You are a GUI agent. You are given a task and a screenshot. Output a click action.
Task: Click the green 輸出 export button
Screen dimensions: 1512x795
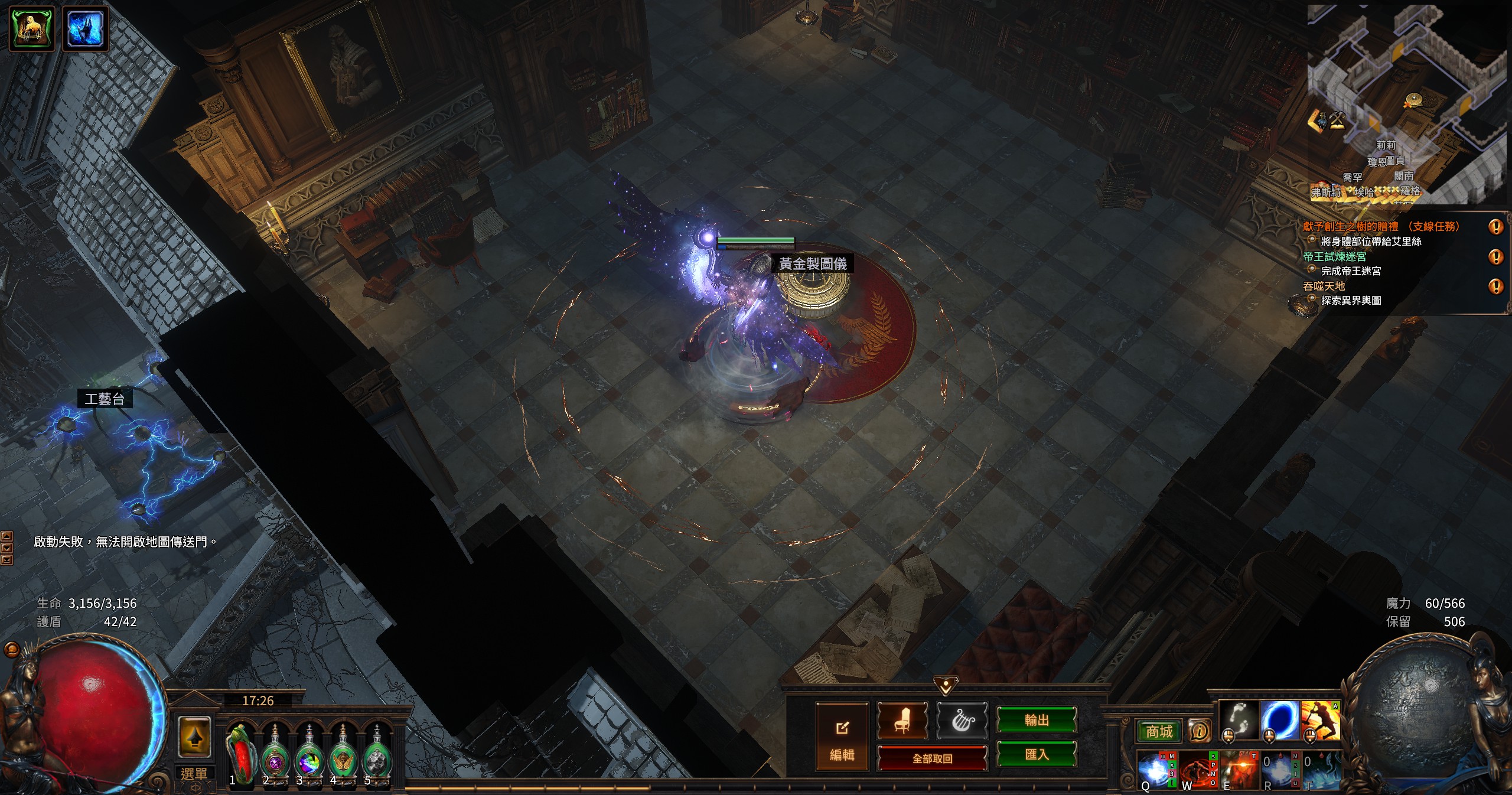(1037, 720)
